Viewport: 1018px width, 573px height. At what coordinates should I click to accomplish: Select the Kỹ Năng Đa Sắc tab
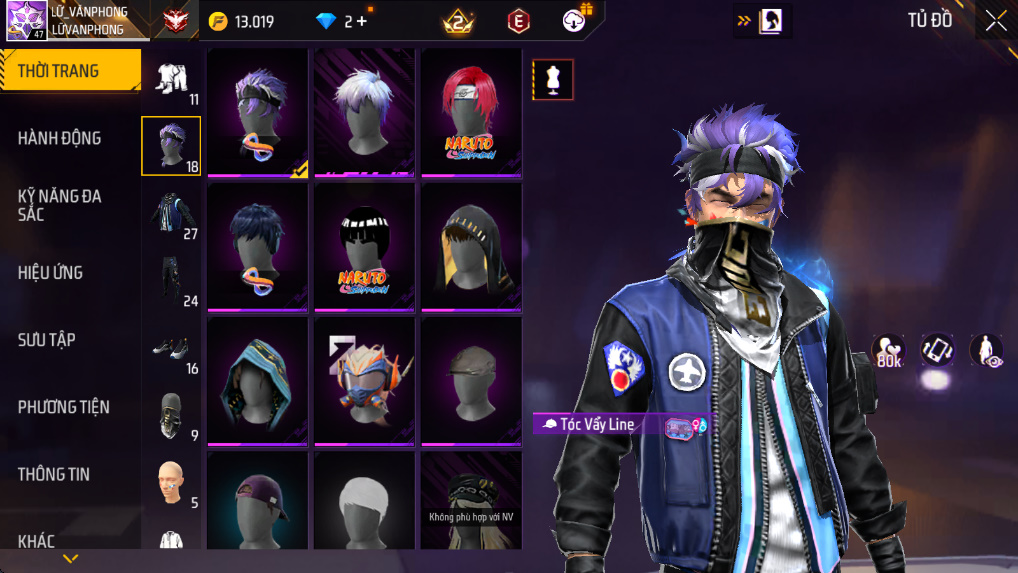pos(60,205)
